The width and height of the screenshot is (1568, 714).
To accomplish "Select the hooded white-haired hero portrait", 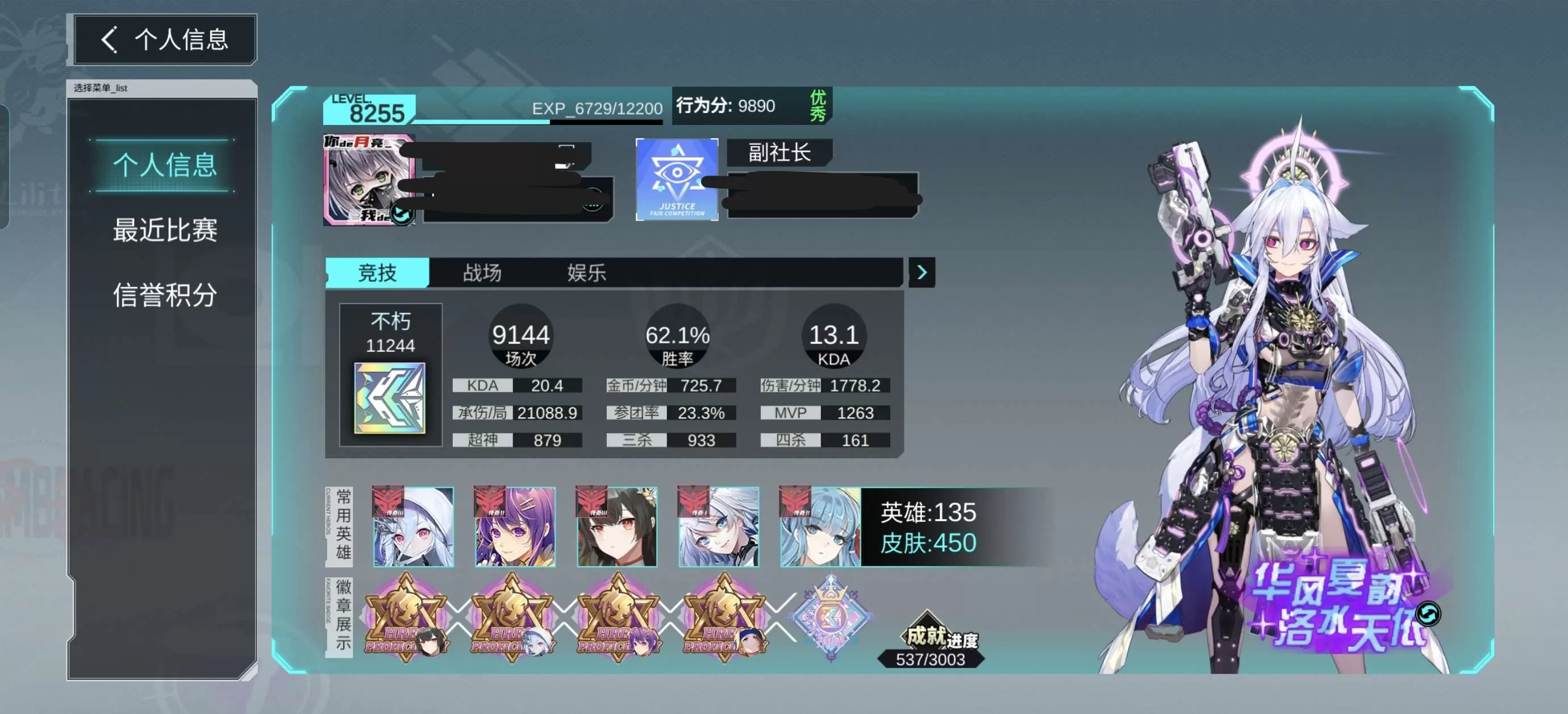I will 414,527.
